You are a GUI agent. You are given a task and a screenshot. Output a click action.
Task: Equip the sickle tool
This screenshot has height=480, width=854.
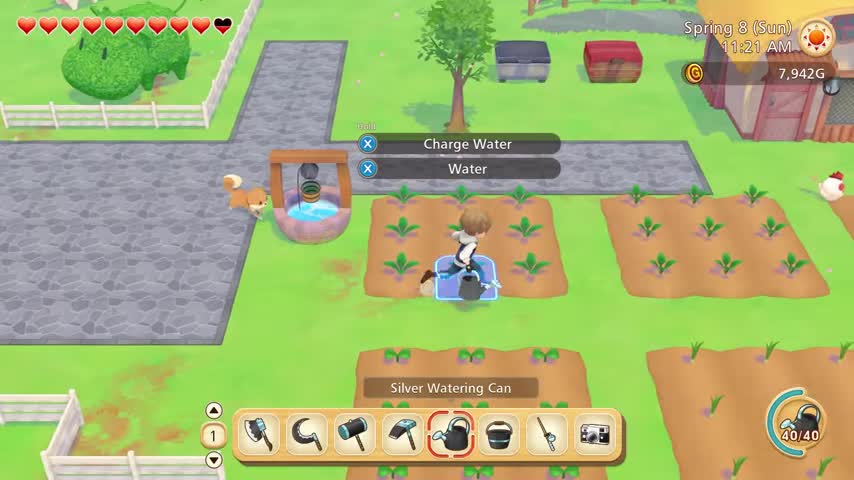(307, 435)
